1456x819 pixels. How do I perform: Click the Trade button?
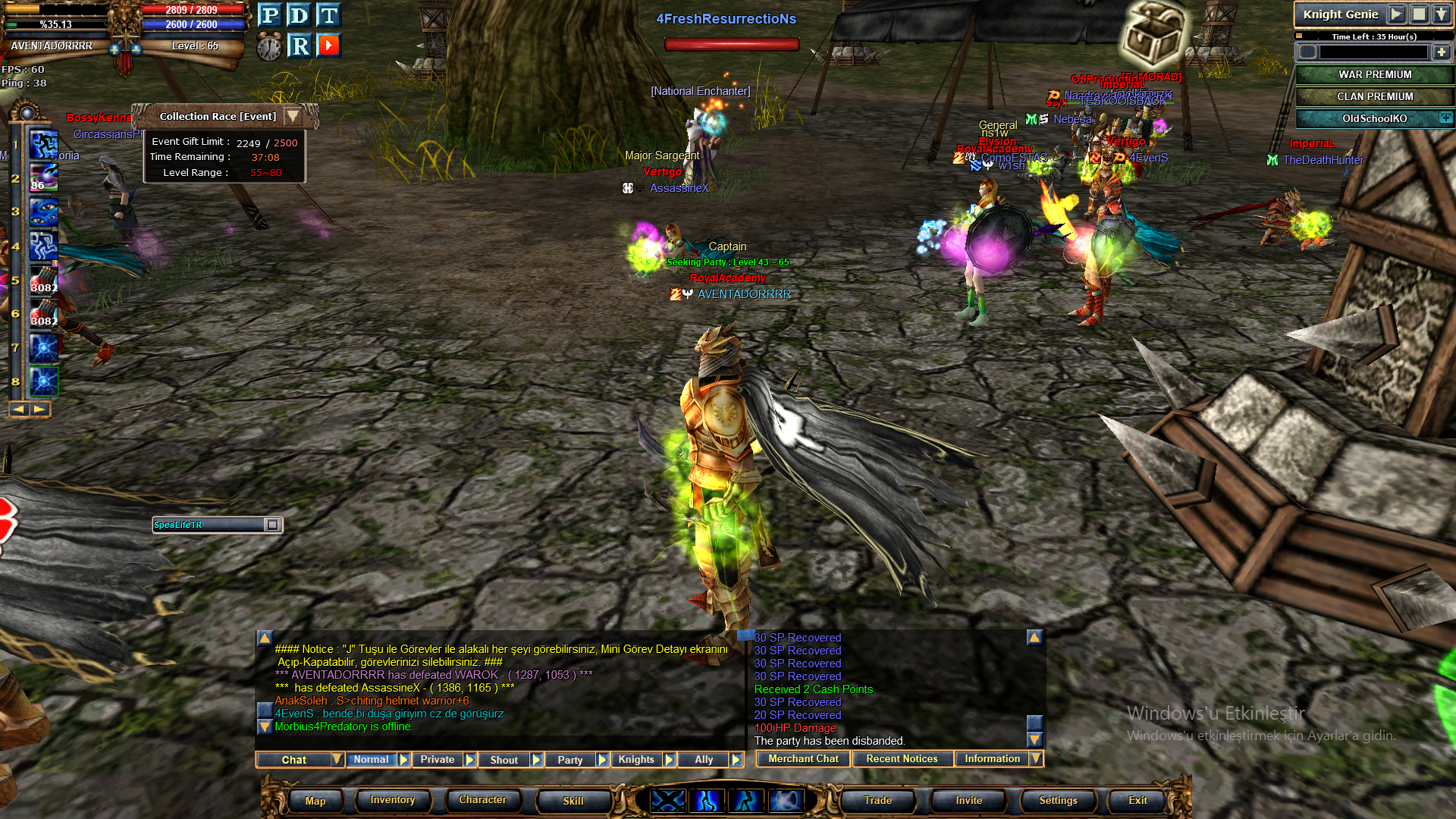click(x=877, y=801)
